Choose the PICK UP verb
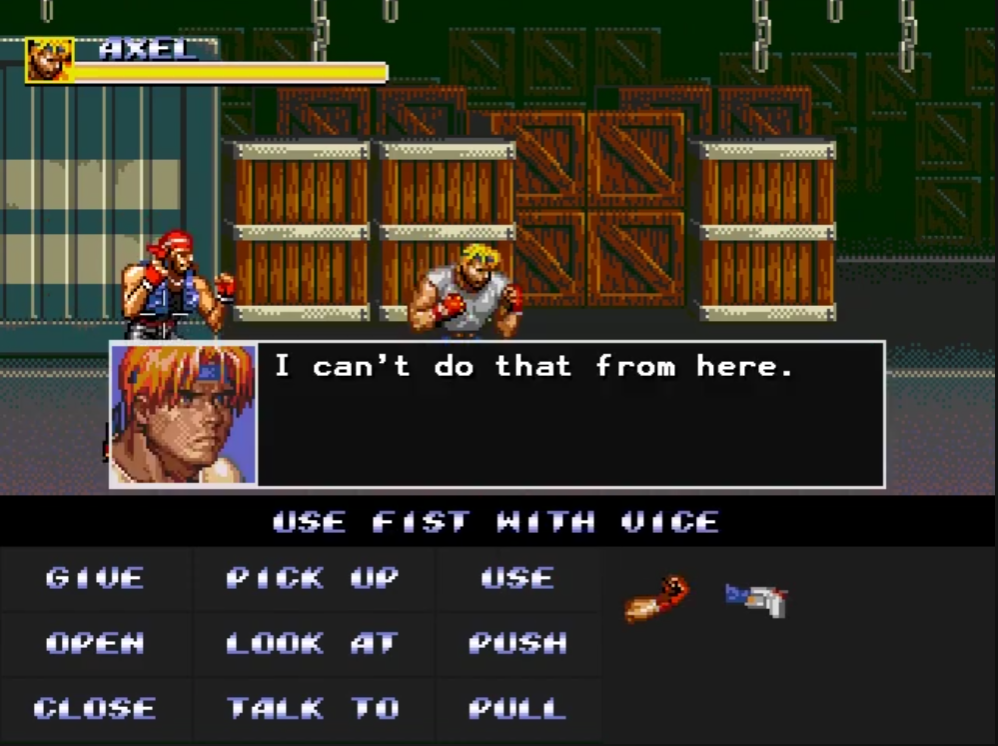The height and width of the screenshot is (746, 998). point(312,578)
